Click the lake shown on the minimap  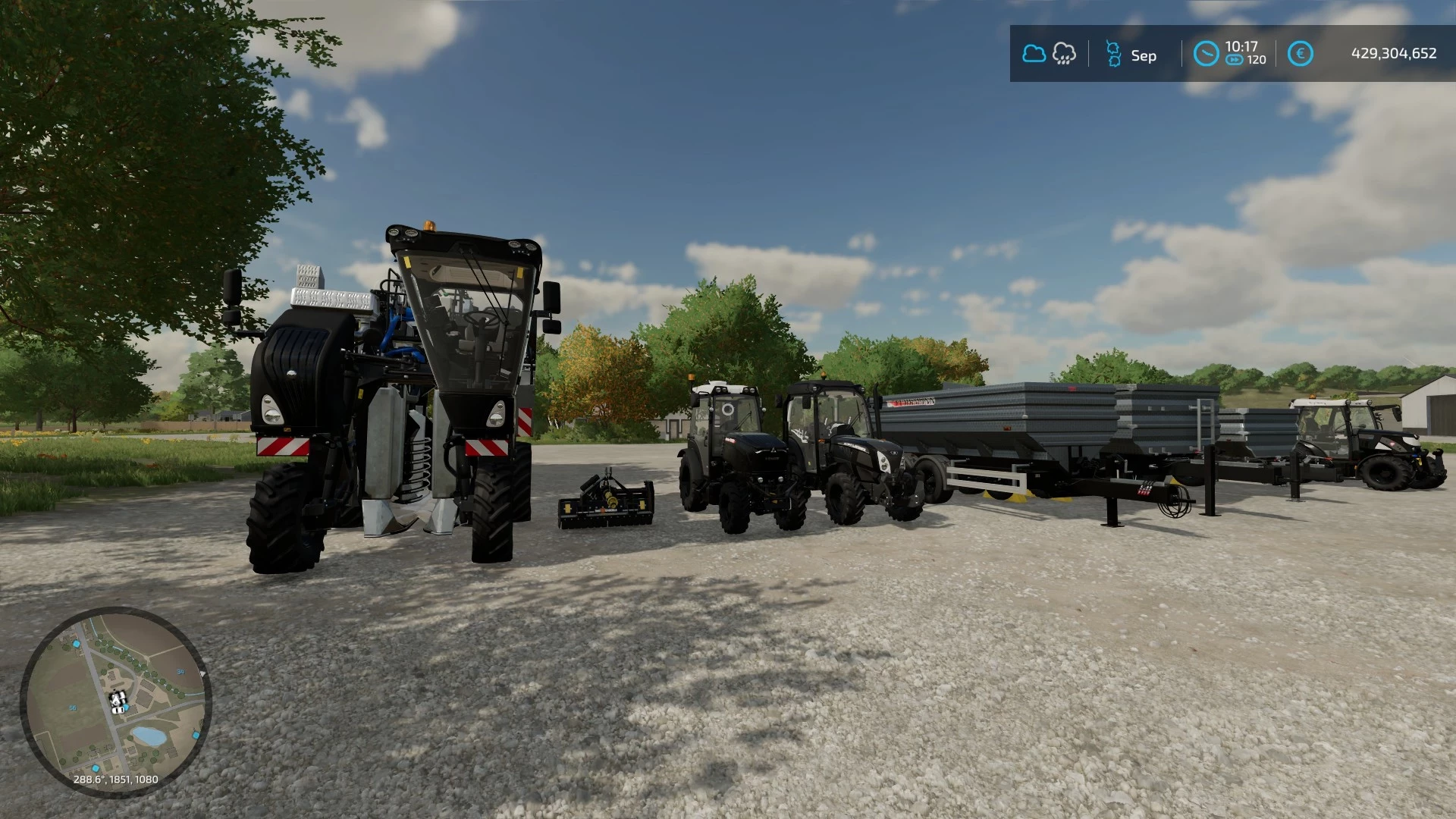coord(148,736)
